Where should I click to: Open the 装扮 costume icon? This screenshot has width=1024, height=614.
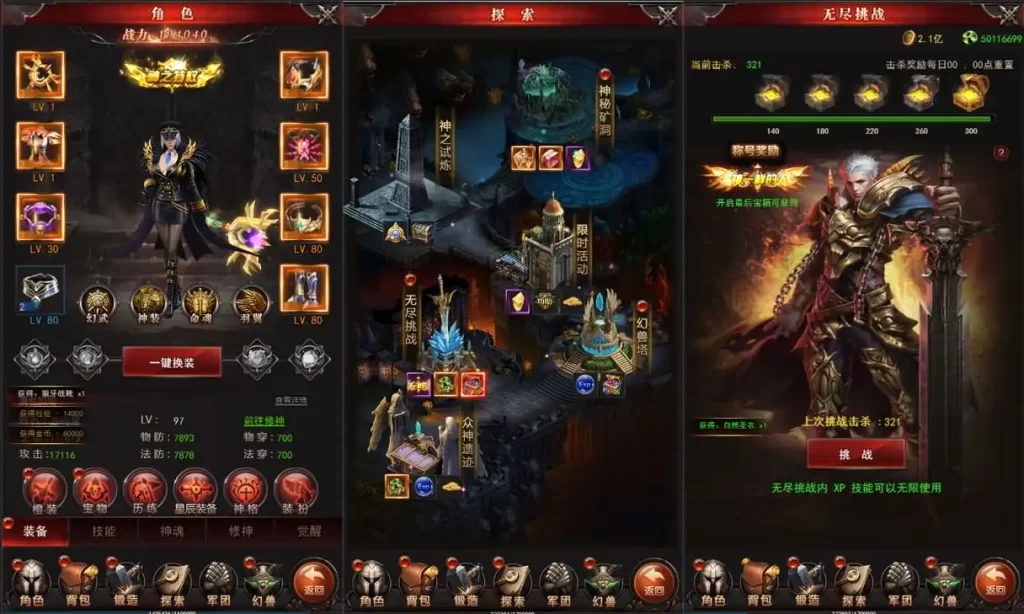point(296,489)
